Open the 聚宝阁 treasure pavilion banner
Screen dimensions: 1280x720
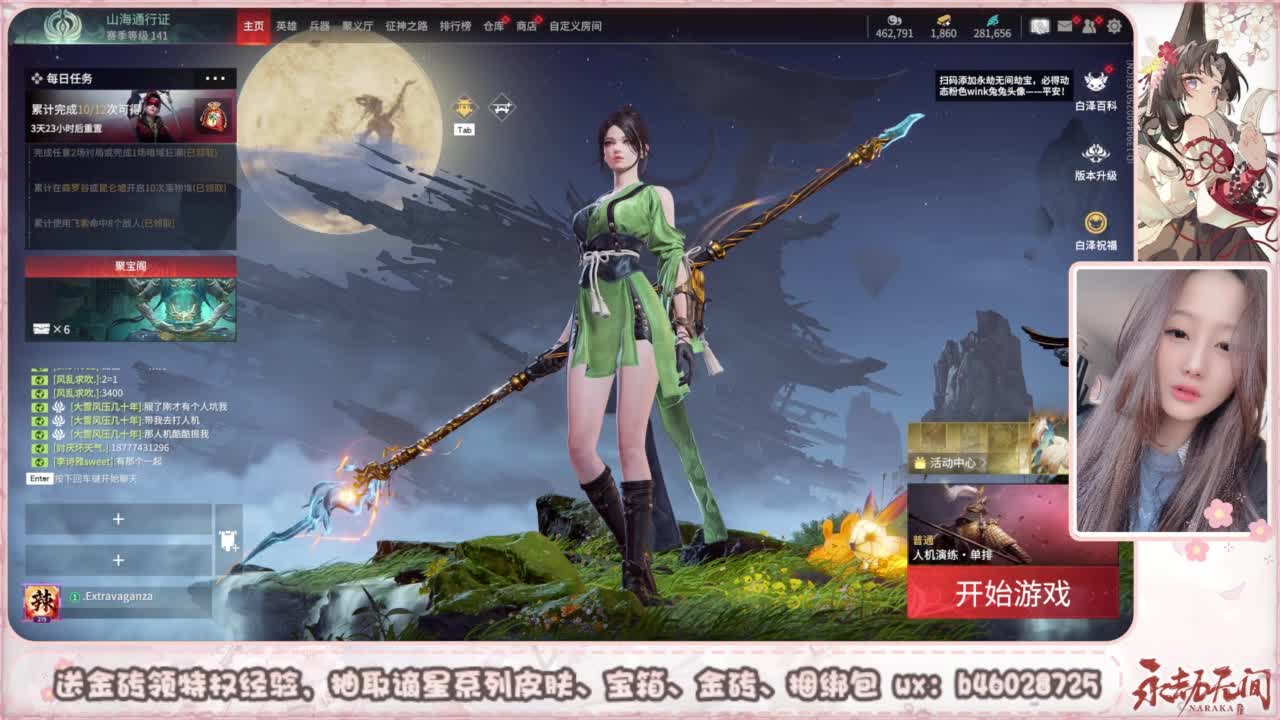(x=130, y=300)
